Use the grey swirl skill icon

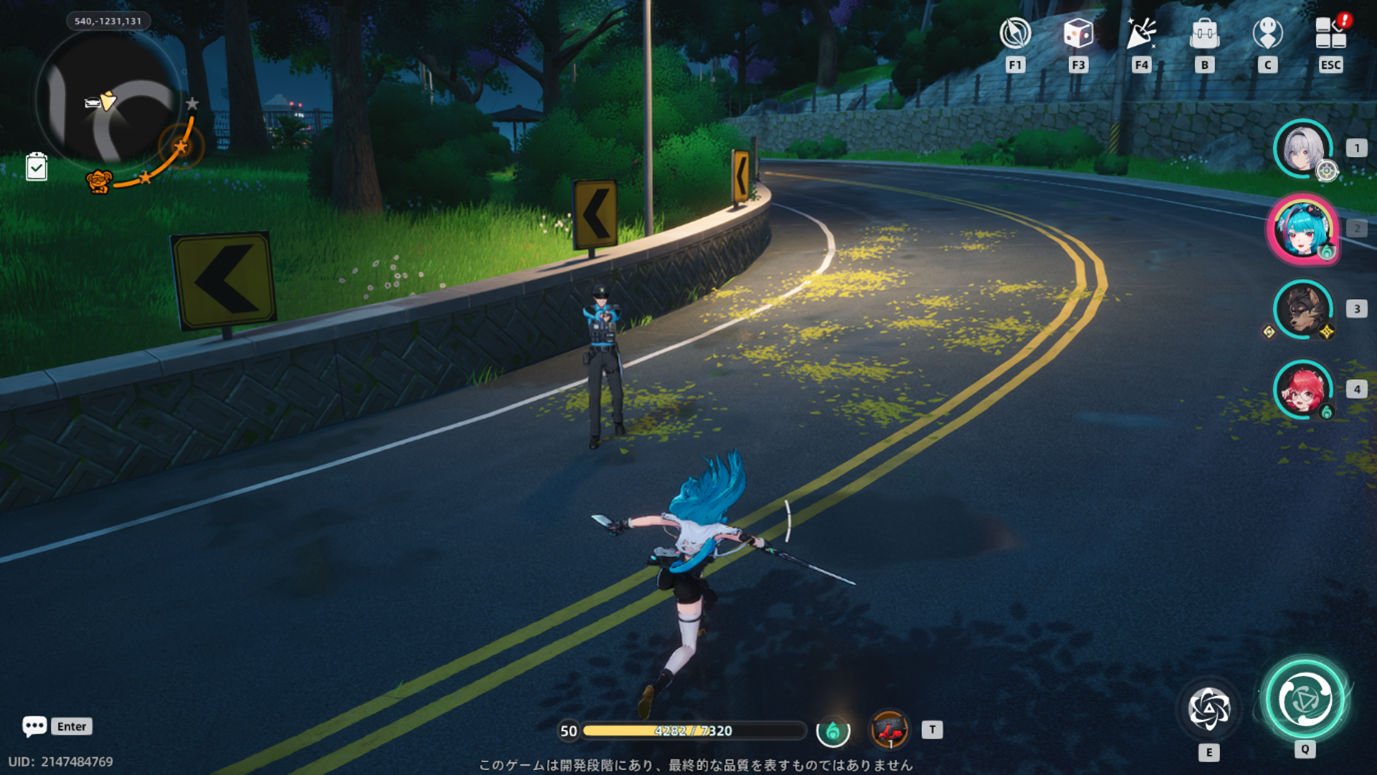coord(1209,708)
